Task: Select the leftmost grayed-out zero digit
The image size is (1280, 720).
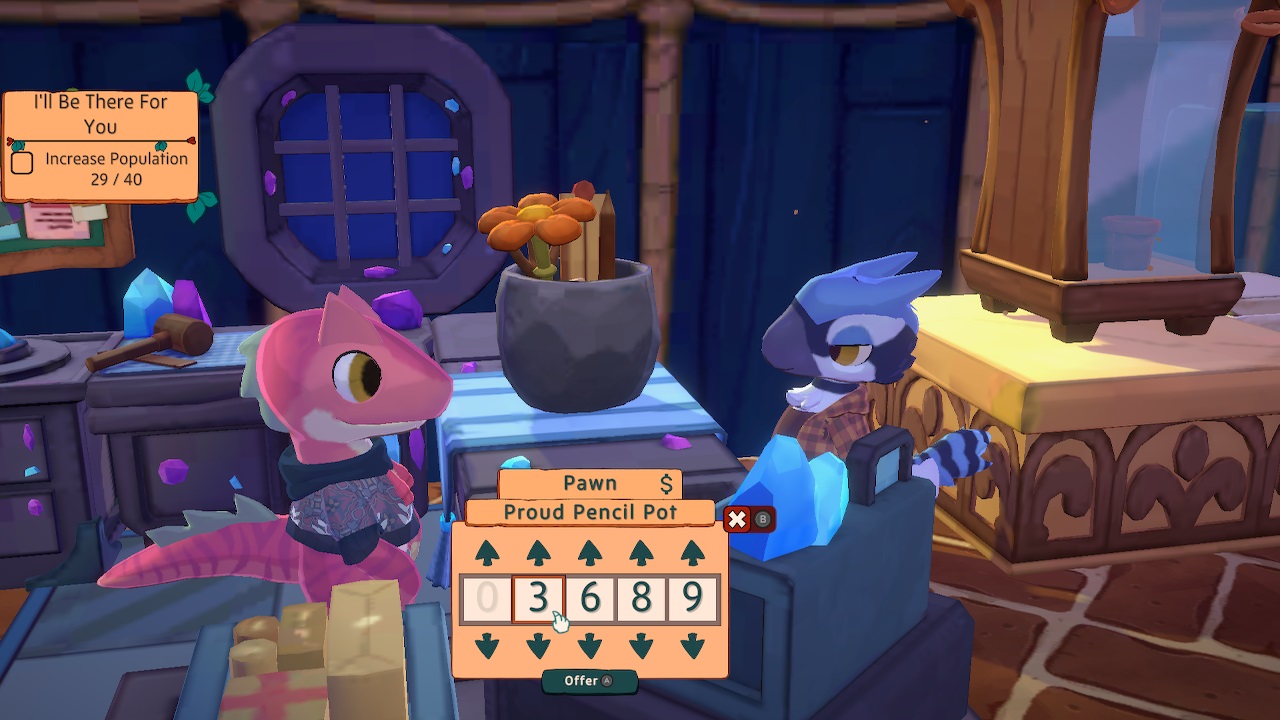Action: [487, 597]
